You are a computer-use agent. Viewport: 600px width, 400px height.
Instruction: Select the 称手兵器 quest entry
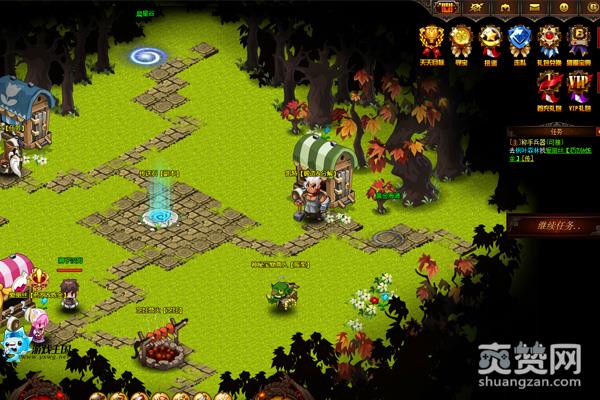click(x=545, y=143)
